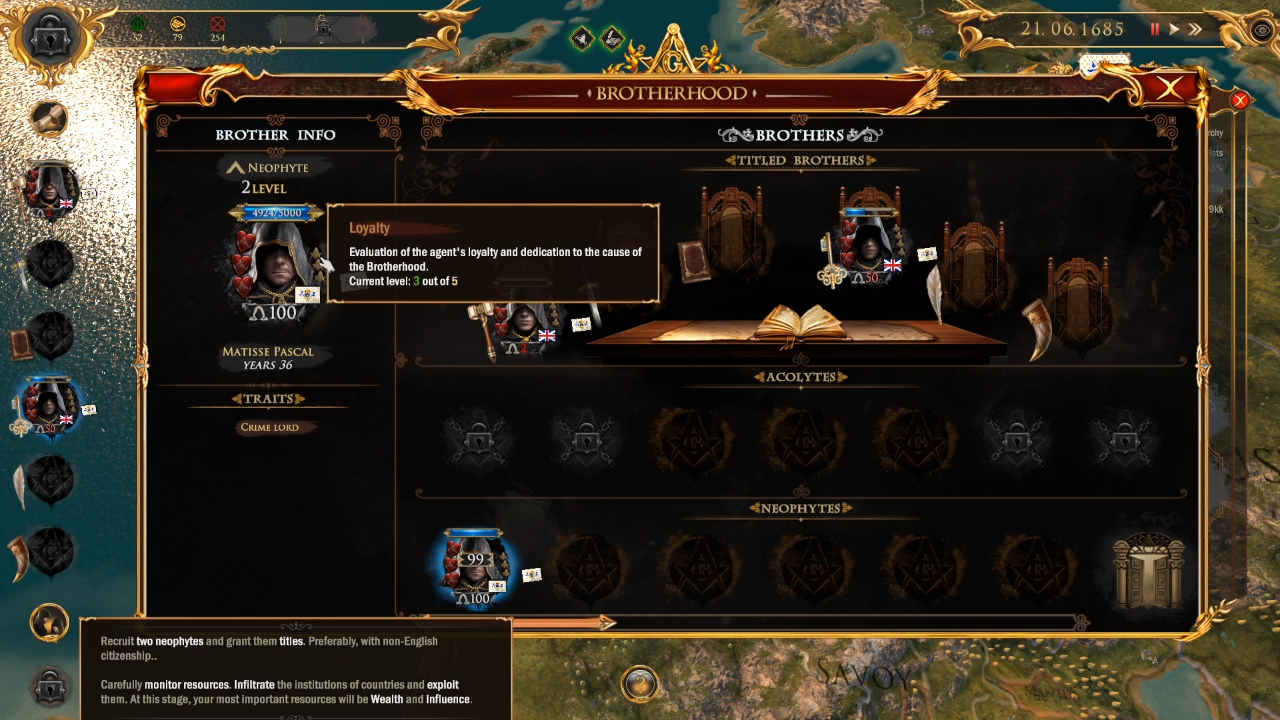Open the scroll icon in left sidebar
1280x720 pixels.
pyautogui.click(x=48, y=119)
